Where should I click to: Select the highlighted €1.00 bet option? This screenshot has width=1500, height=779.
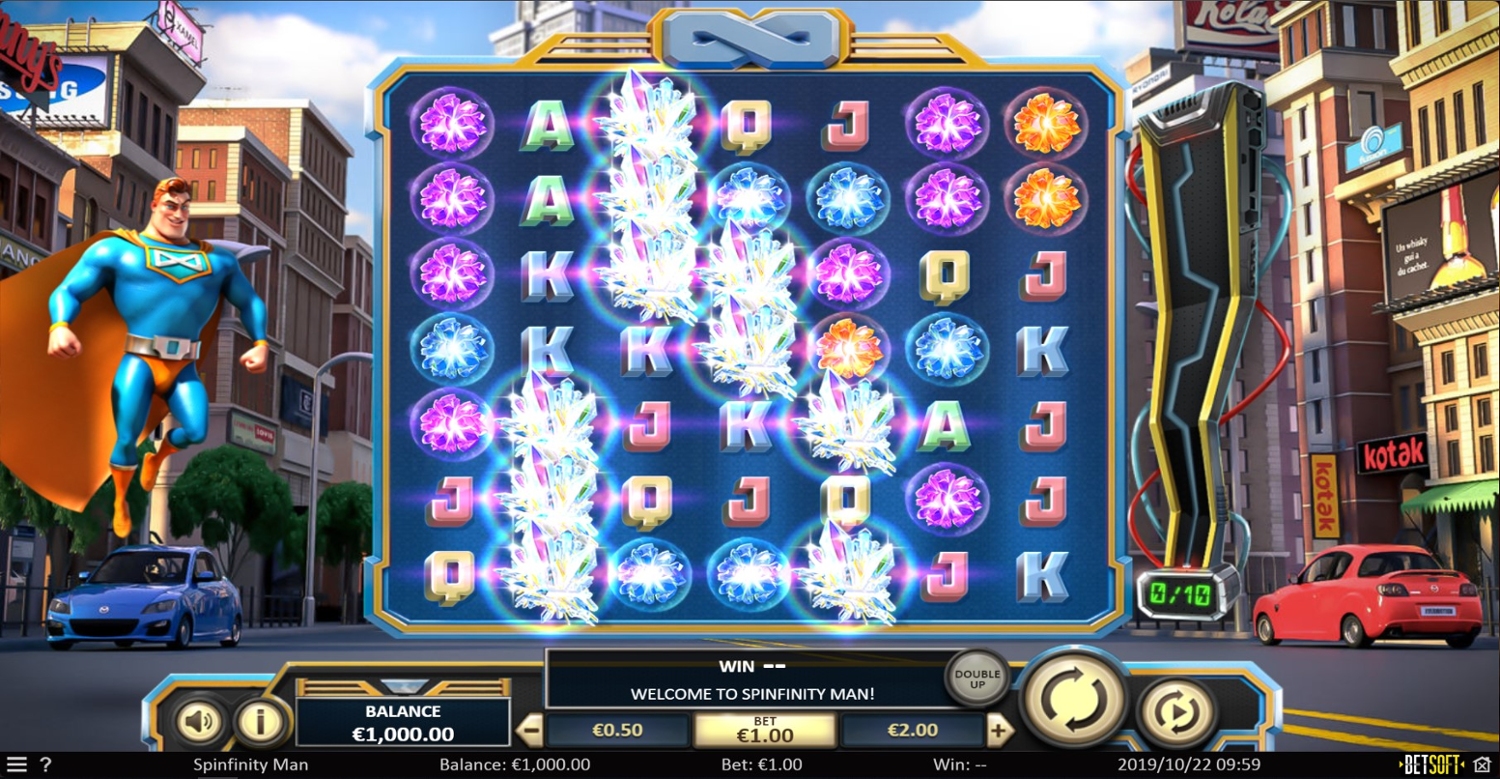765,731
